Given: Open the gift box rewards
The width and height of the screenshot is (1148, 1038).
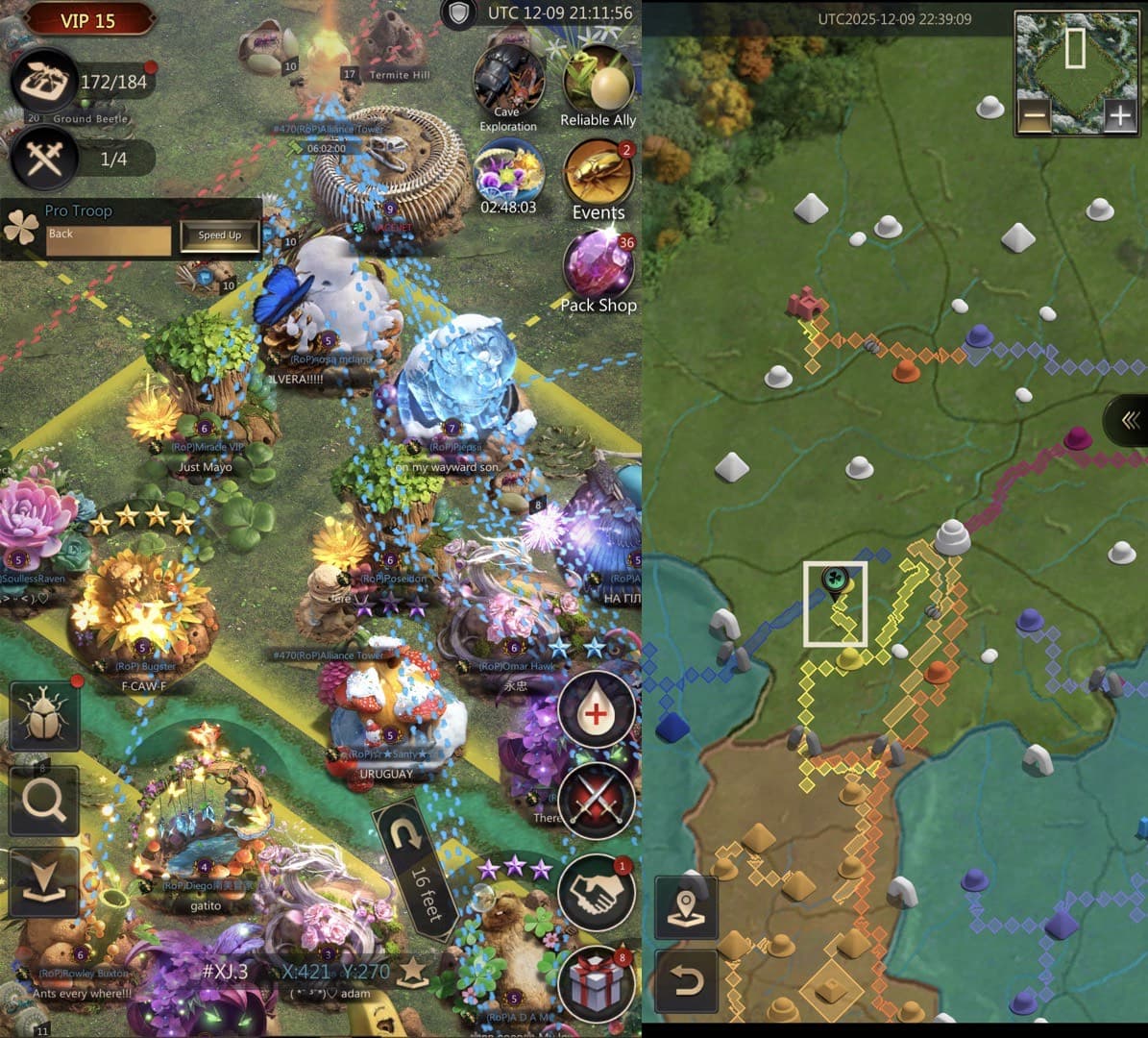Looking at the screenshot, I should (x=597, y=982).
